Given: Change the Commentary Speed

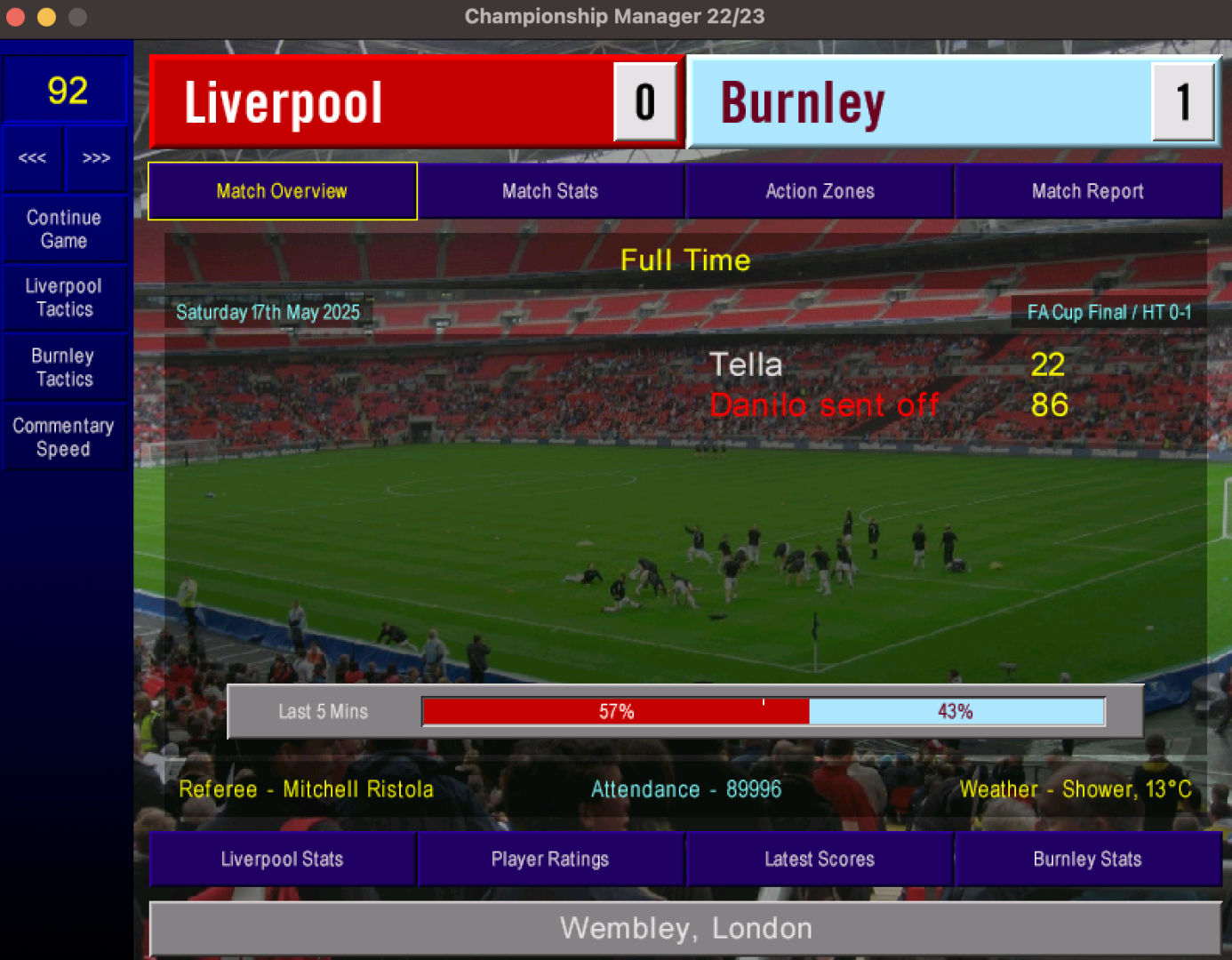Looking at the screenshot, I should [x=64, y=437].
